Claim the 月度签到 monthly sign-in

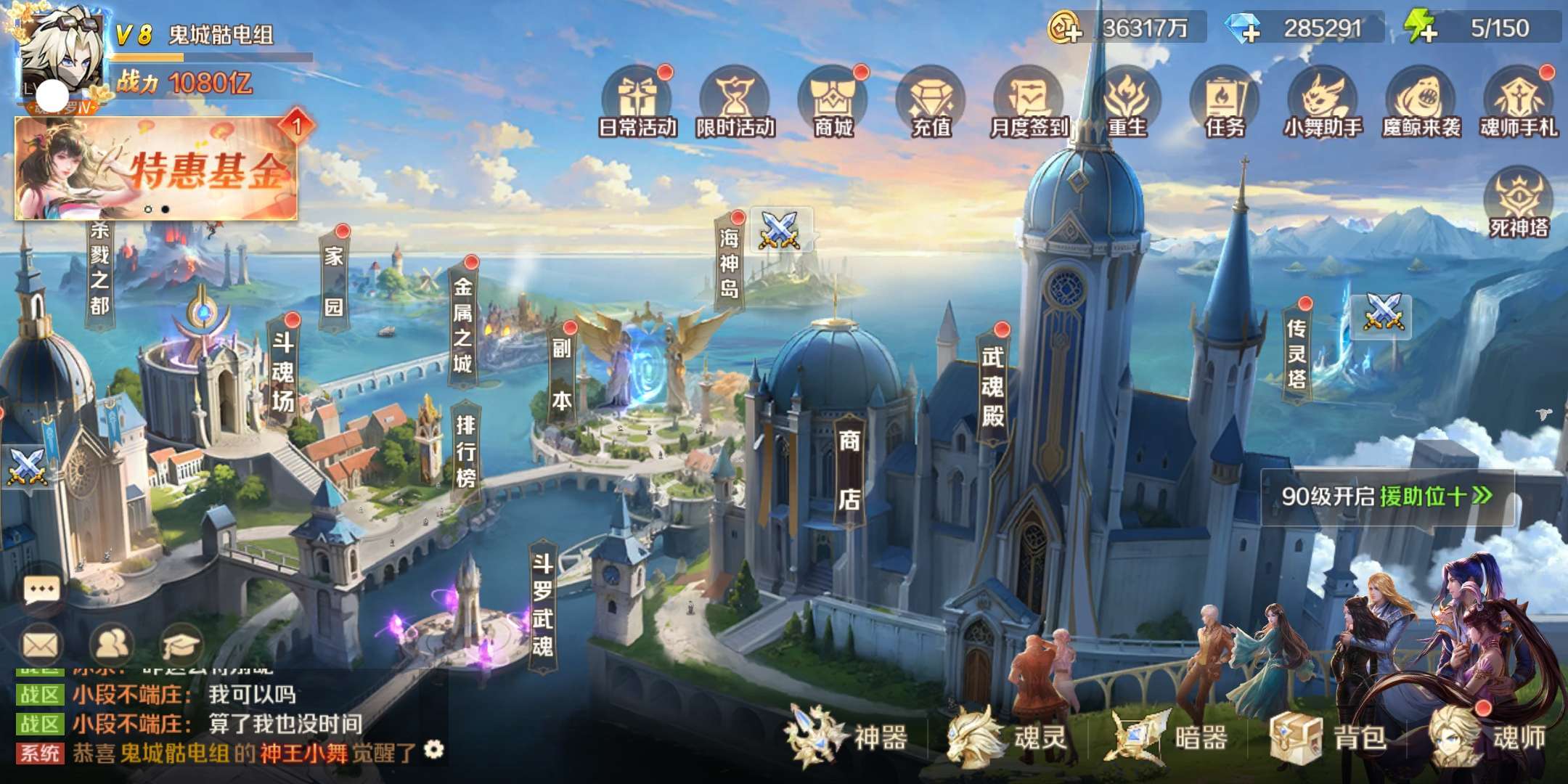click(x=1029, y=103)
